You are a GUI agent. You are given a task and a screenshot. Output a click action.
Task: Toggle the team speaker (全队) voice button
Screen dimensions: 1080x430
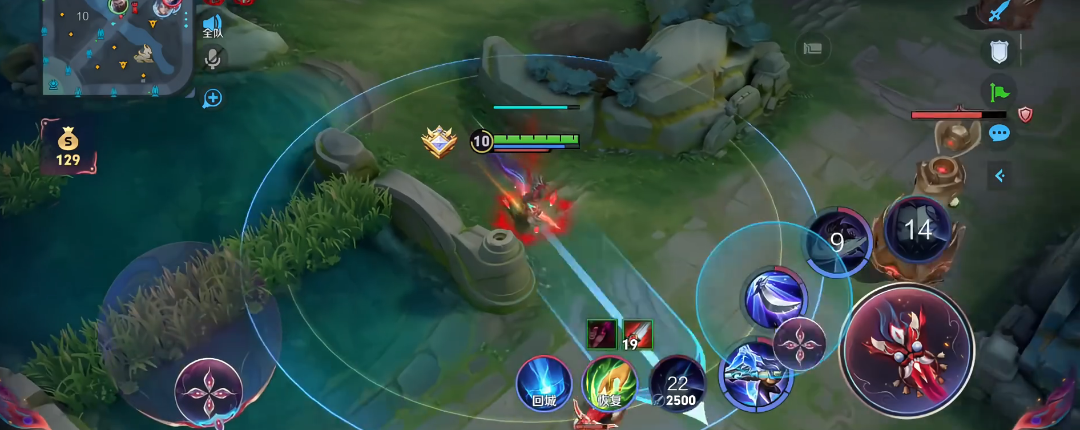[x=212, y=25]
